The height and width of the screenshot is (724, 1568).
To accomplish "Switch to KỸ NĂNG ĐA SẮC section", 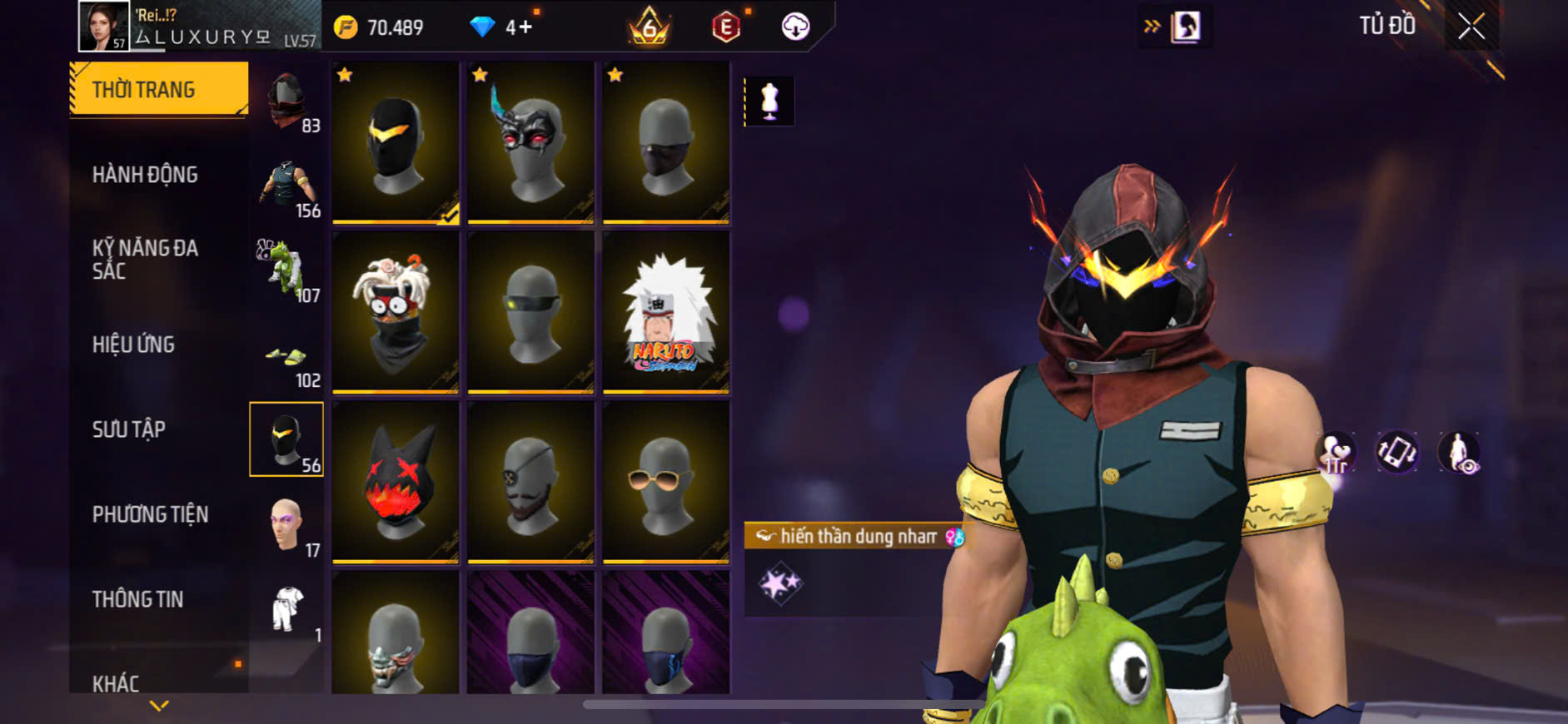I will tap(145, 259).
